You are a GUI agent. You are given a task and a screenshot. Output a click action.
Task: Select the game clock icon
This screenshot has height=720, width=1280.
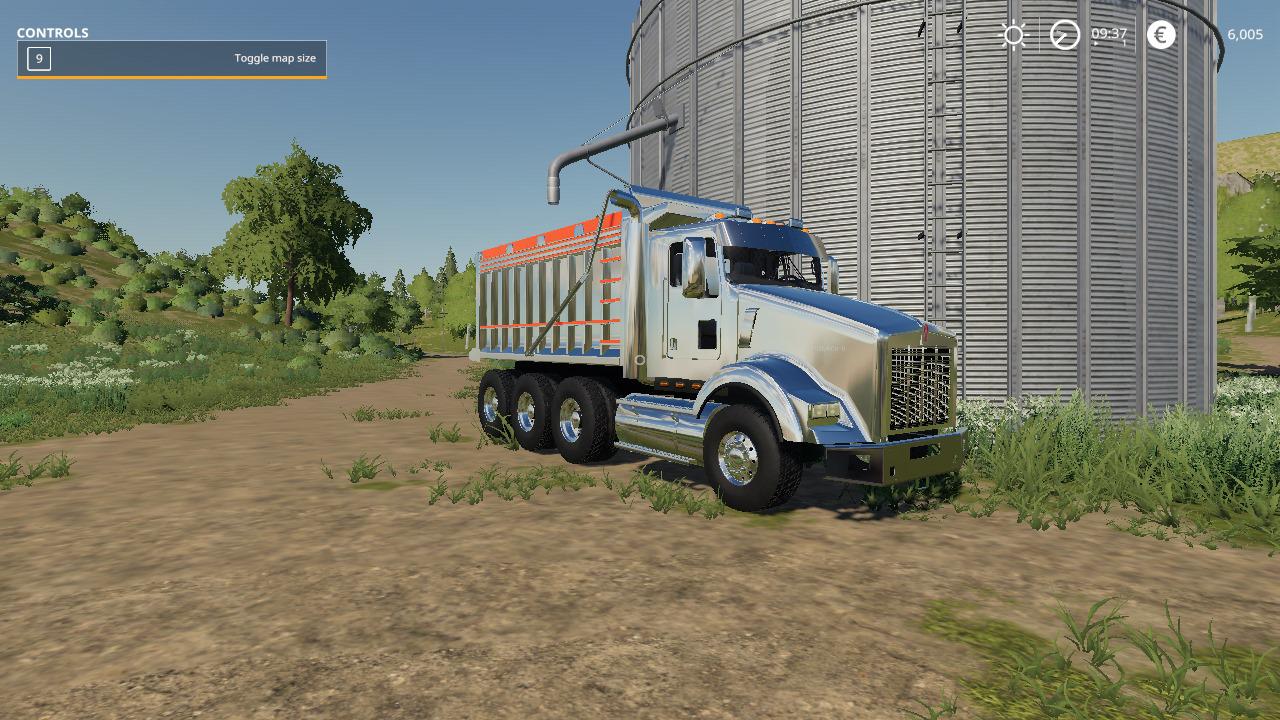[x=1064, y=36]
